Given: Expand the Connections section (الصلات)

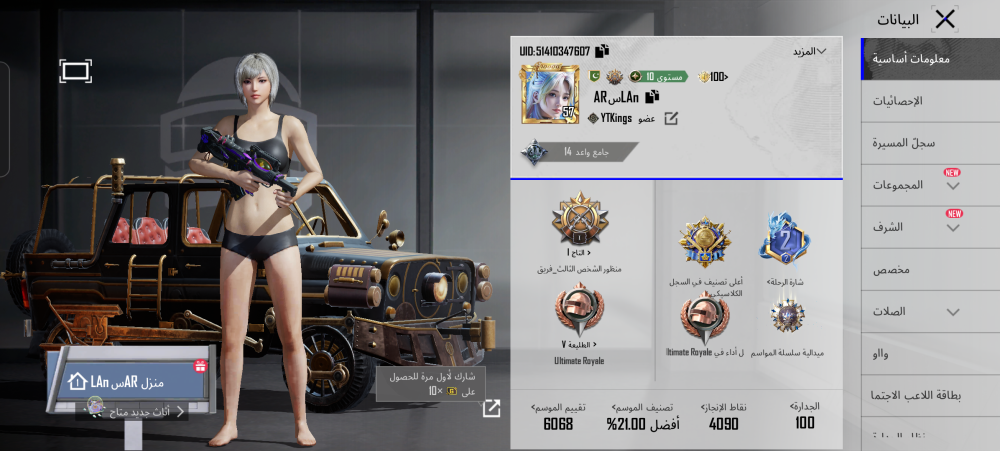Looking at the screenshot, I should pyautogui.click(x=918, y=311).
